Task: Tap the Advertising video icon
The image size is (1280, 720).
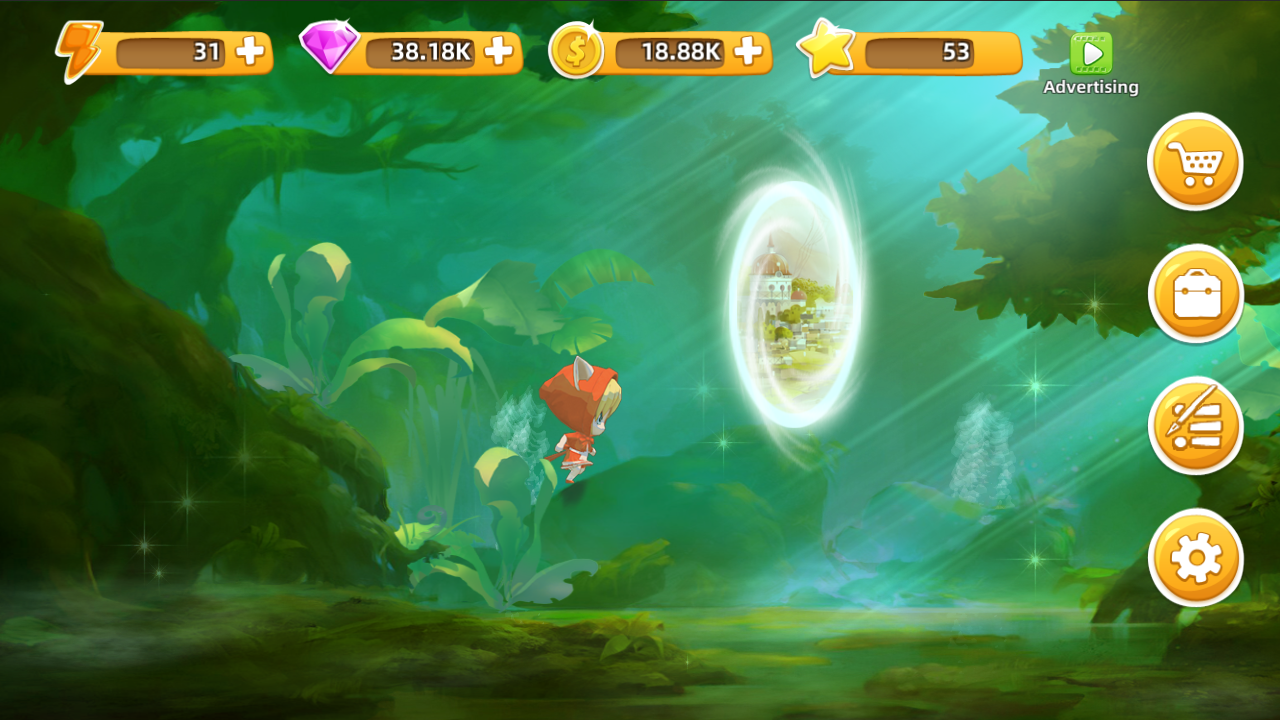Action: click(1090, 54)
